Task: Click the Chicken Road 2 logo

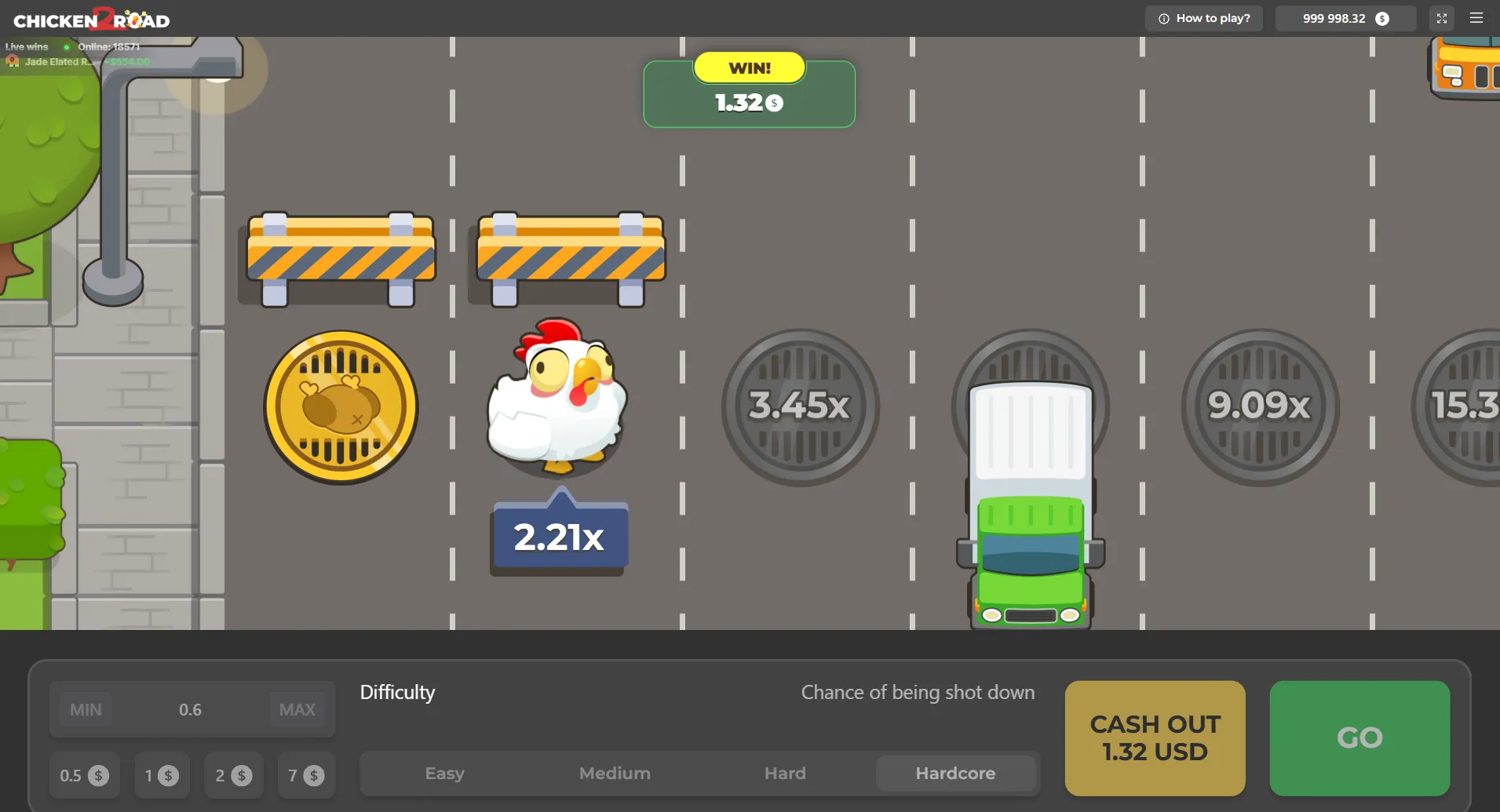Action: pyautogui.click(x=92, y=19)
